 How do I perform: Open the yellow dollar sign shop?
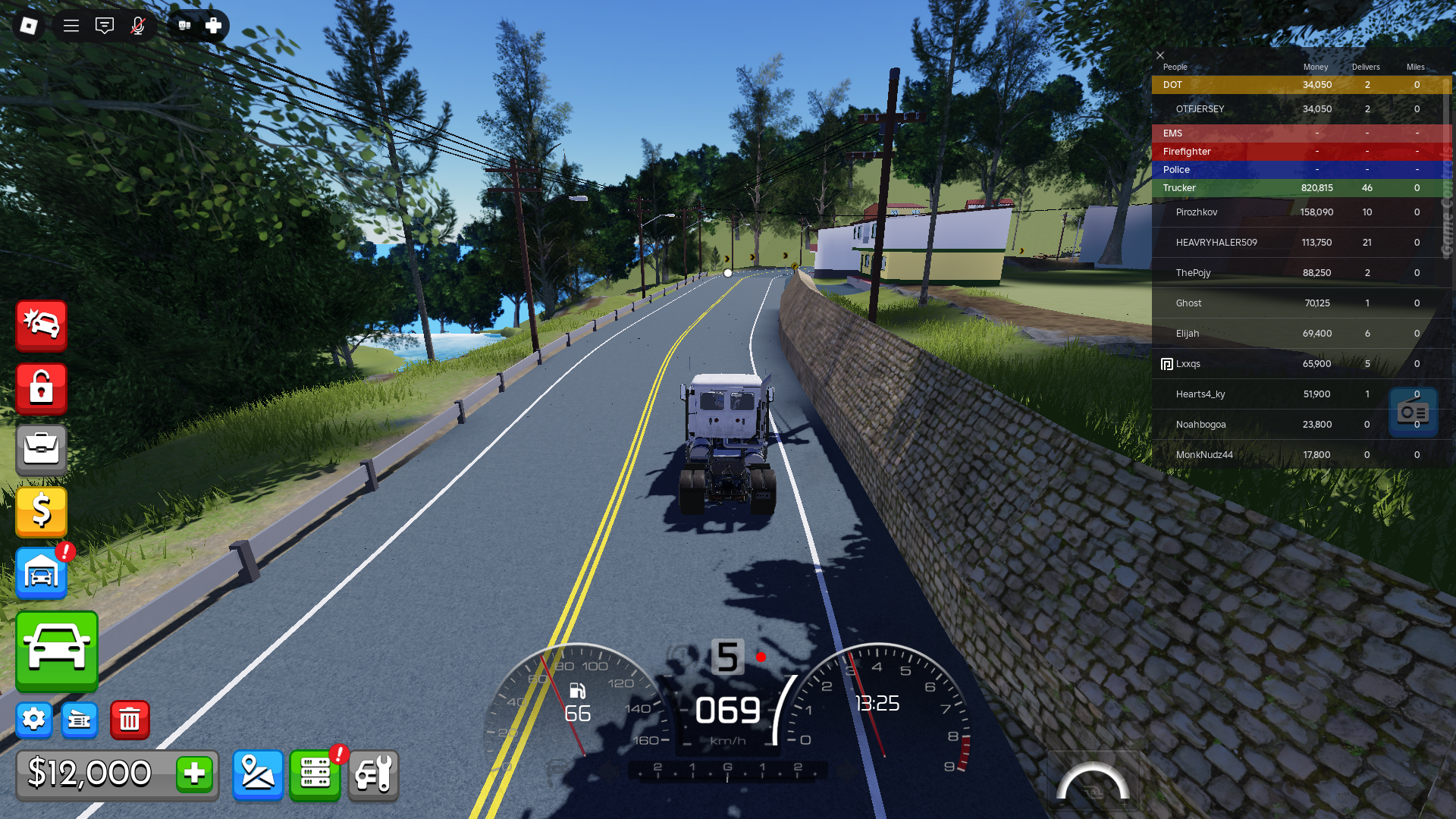click(42, 511)
